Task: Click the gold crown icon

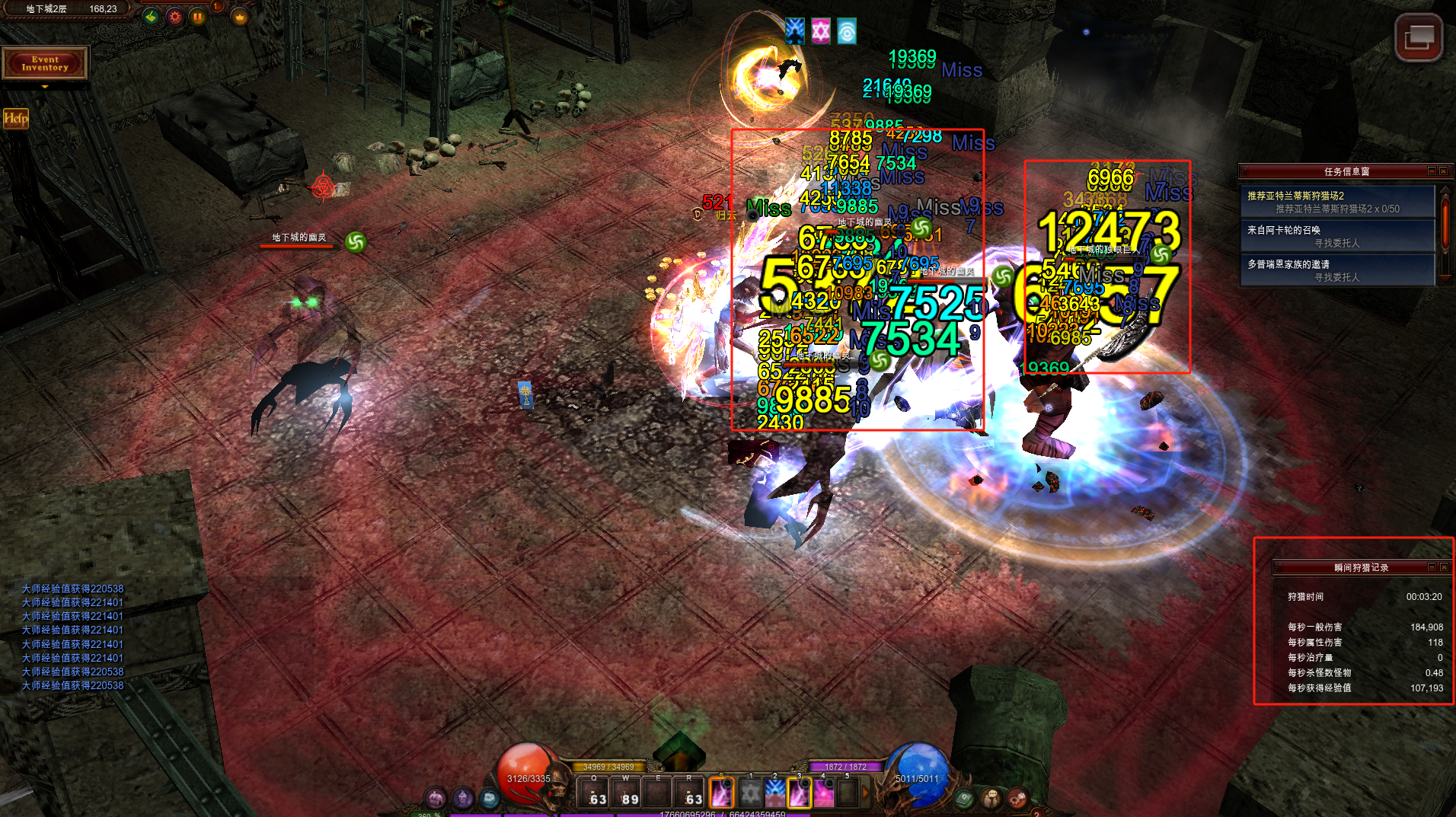Action: point(240,16)
